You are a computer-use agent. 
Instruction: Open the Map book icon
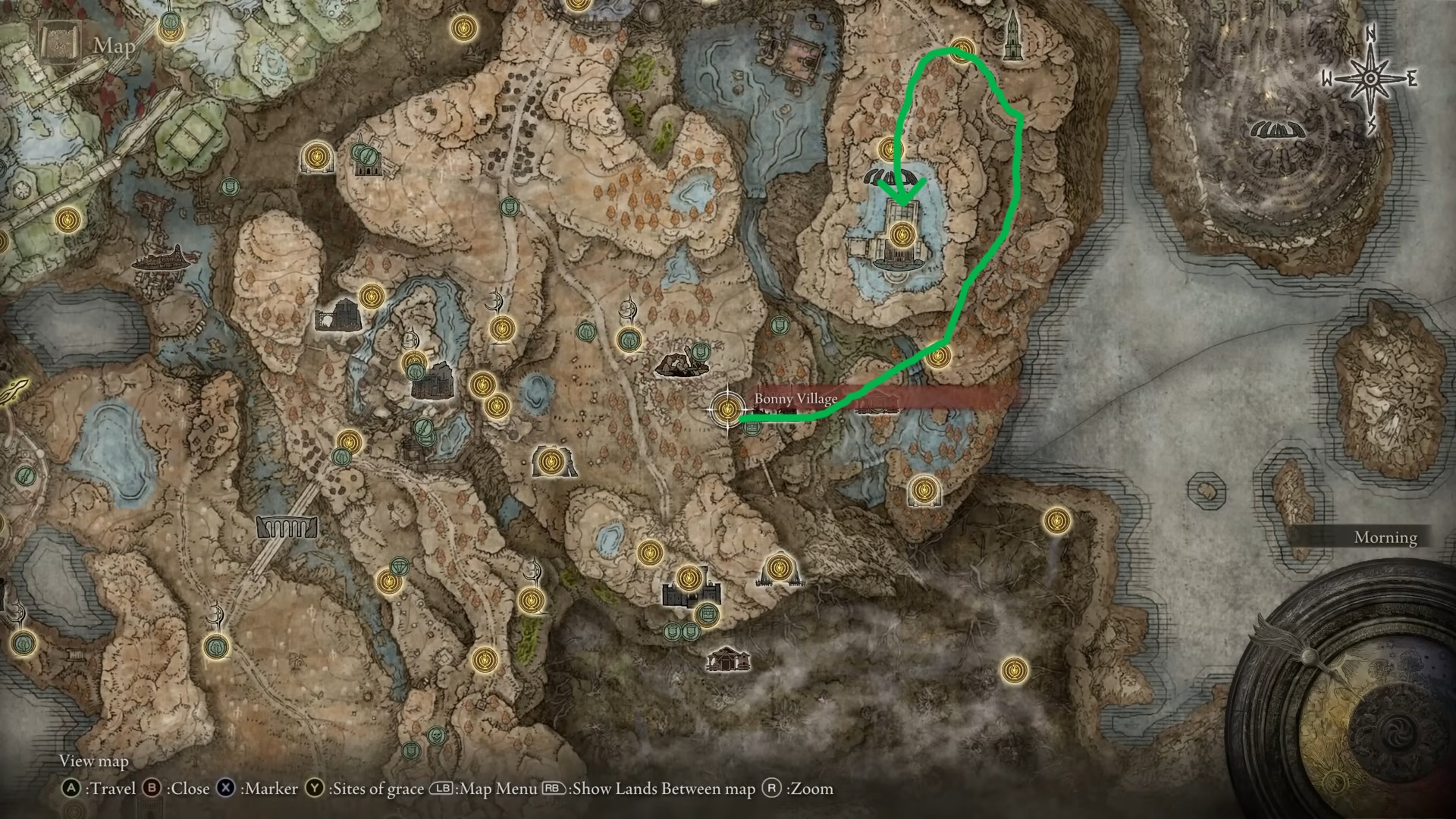[60, 45]
